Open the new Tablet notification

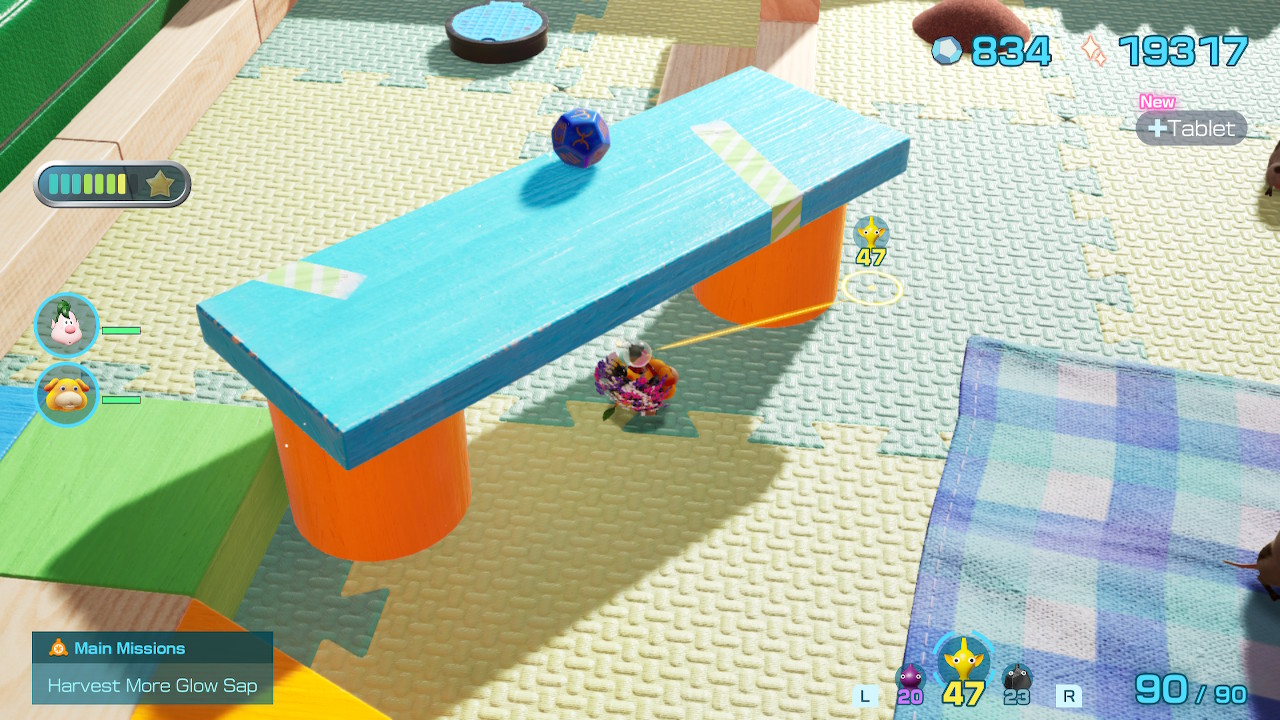pyautogui.click(x=1191, y=128)
